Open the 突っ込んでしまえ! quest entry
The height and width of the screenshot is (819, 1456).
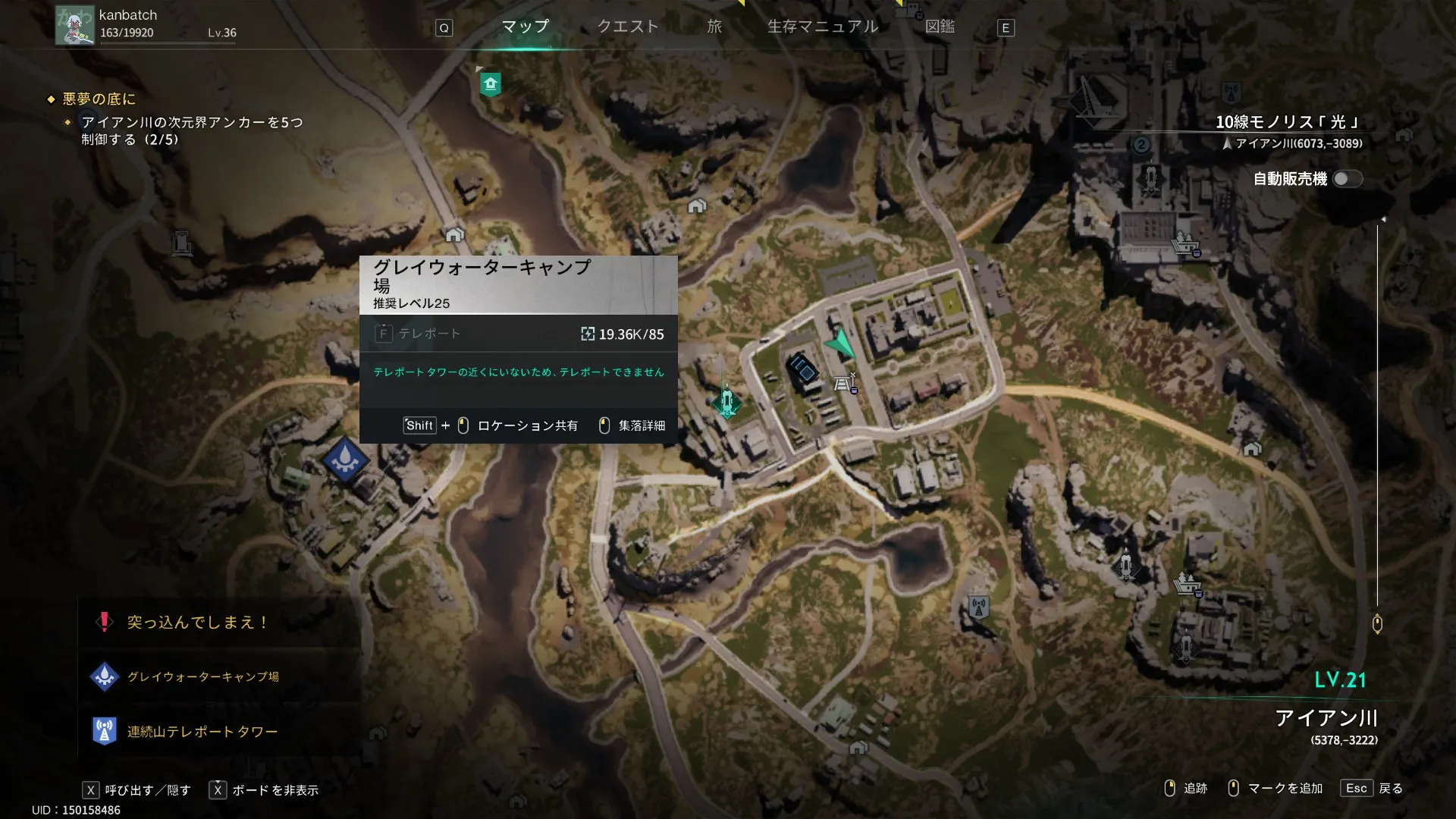pos(197,623)
